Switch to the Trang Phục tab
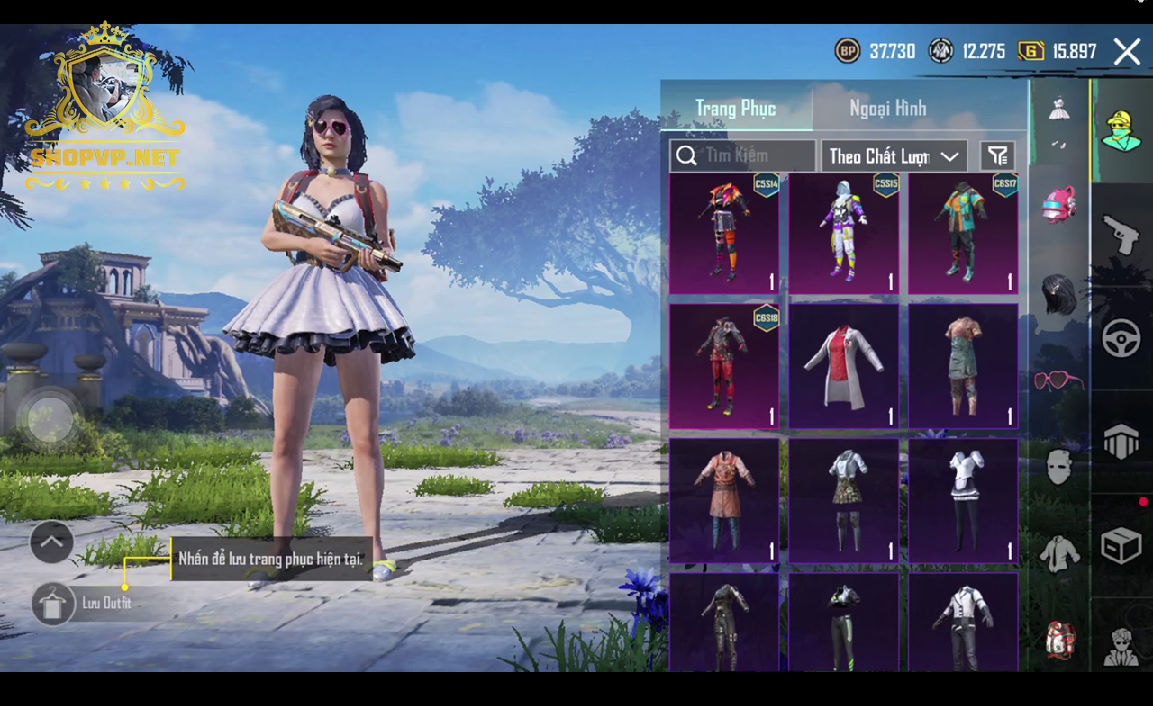 click(x=736, y=108)
